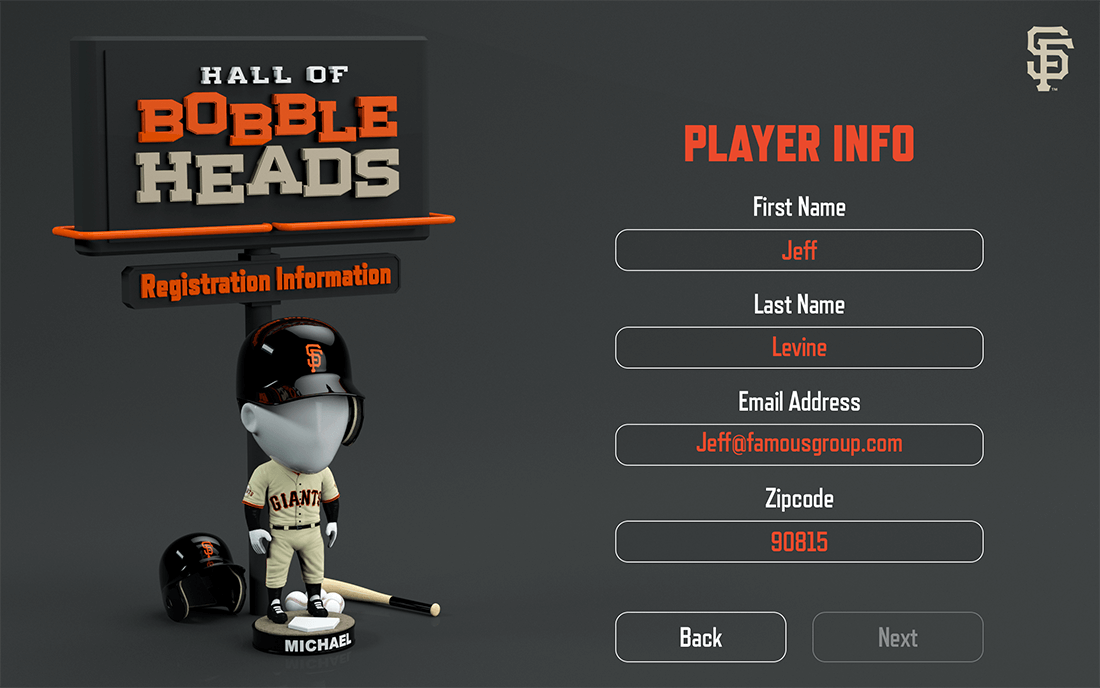This screenshot has height=688, width=1100.
Task: Select the First Name input field
Action: 799,250
